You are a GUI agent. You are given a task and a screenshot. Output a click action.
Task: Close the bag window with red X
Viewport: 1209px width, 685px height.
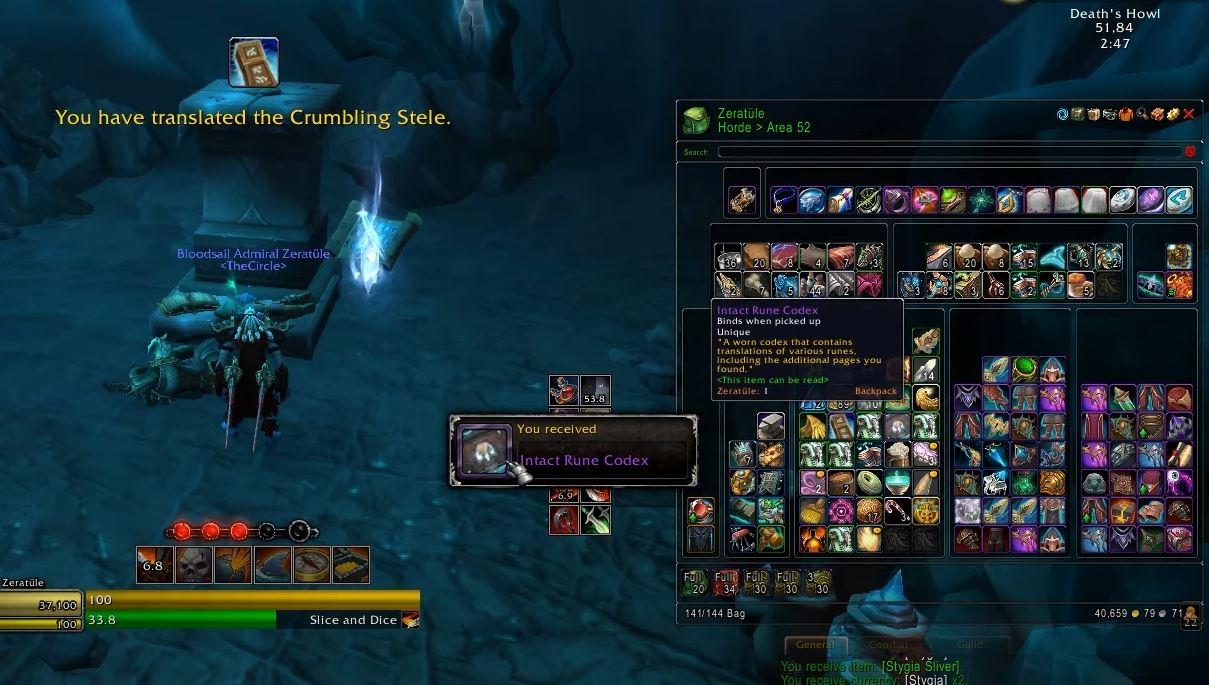pyautogui.click(x=1189, y=115)
